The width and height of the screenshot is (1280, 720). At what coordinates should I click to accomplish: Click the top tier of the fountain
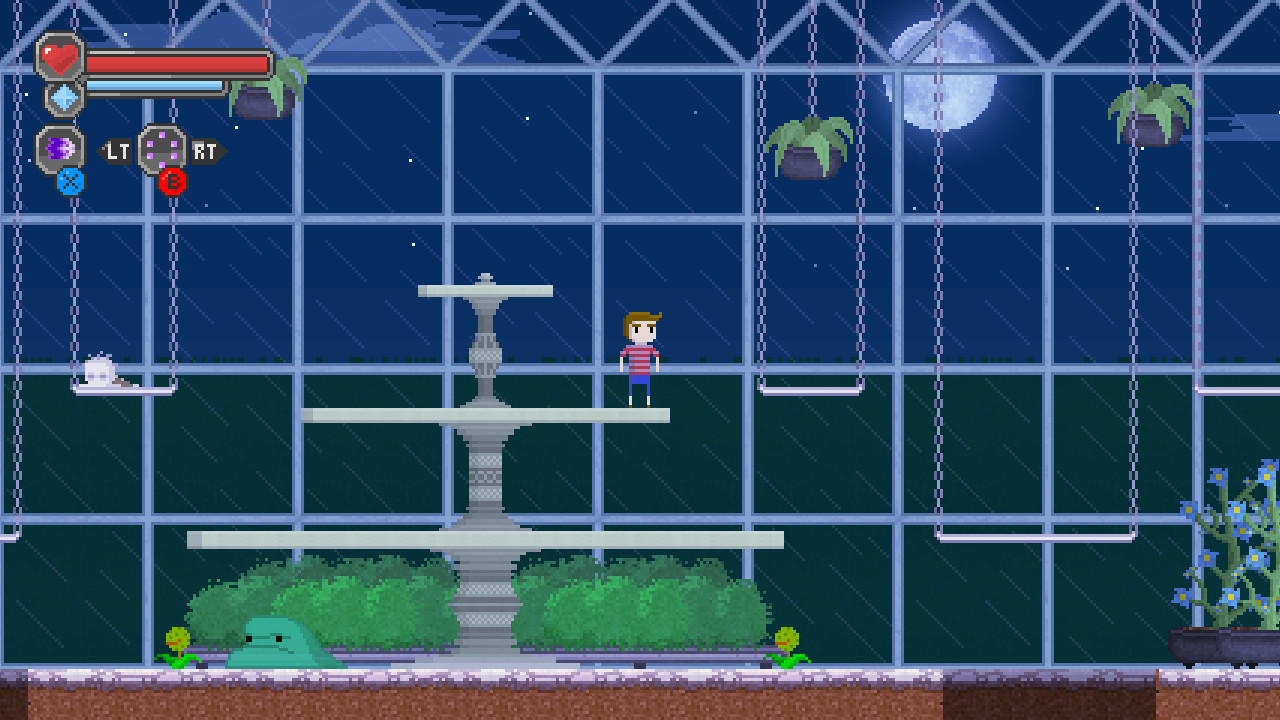click(487, 290)
